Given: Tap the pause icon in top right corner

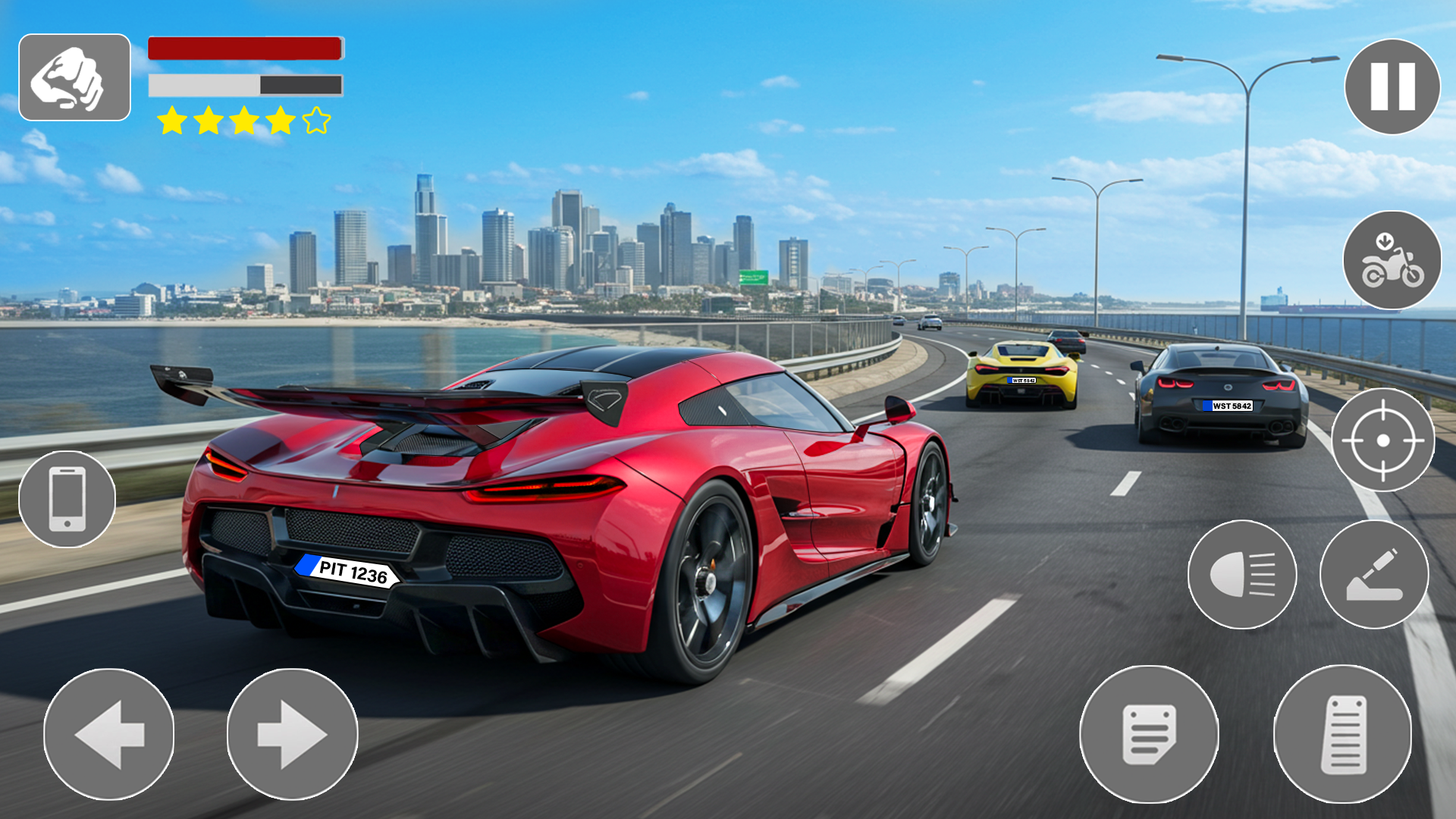Looking at the screenshot, I should click(1394, 86).
